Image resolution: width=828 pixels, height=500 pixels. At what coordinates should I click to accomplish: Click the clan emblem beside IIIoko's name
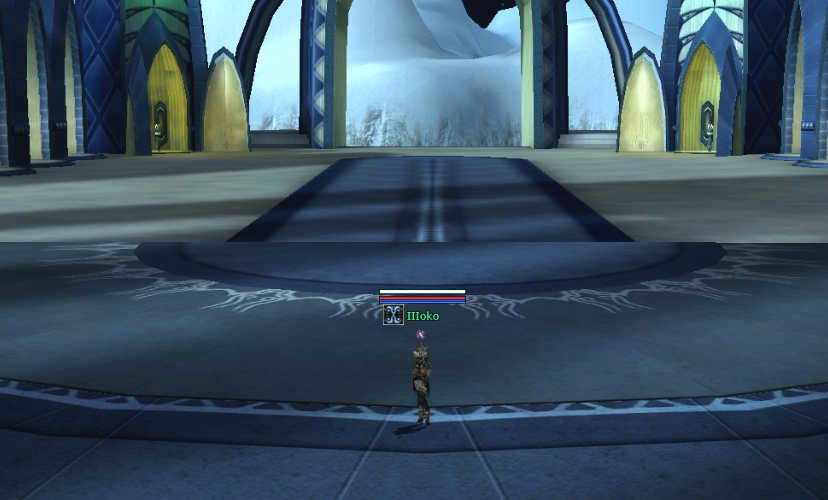tap(393, 316)
